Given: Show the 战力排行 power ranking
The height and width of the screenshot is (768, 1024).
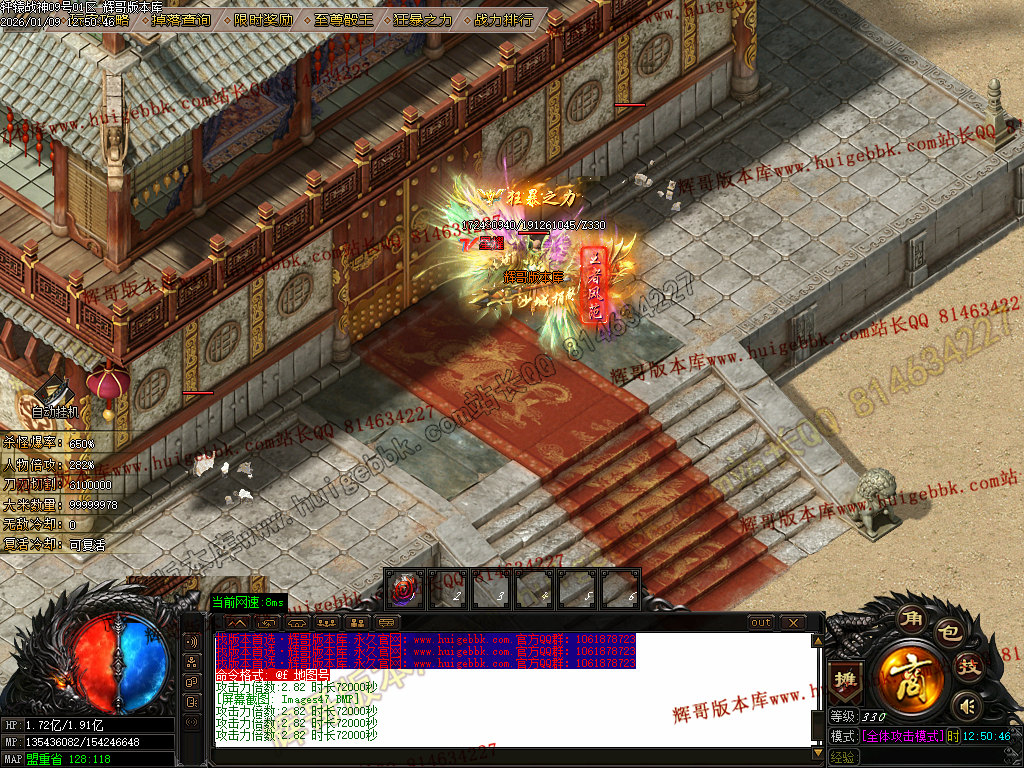Looking at the screenshot, I should coord(502,19).
